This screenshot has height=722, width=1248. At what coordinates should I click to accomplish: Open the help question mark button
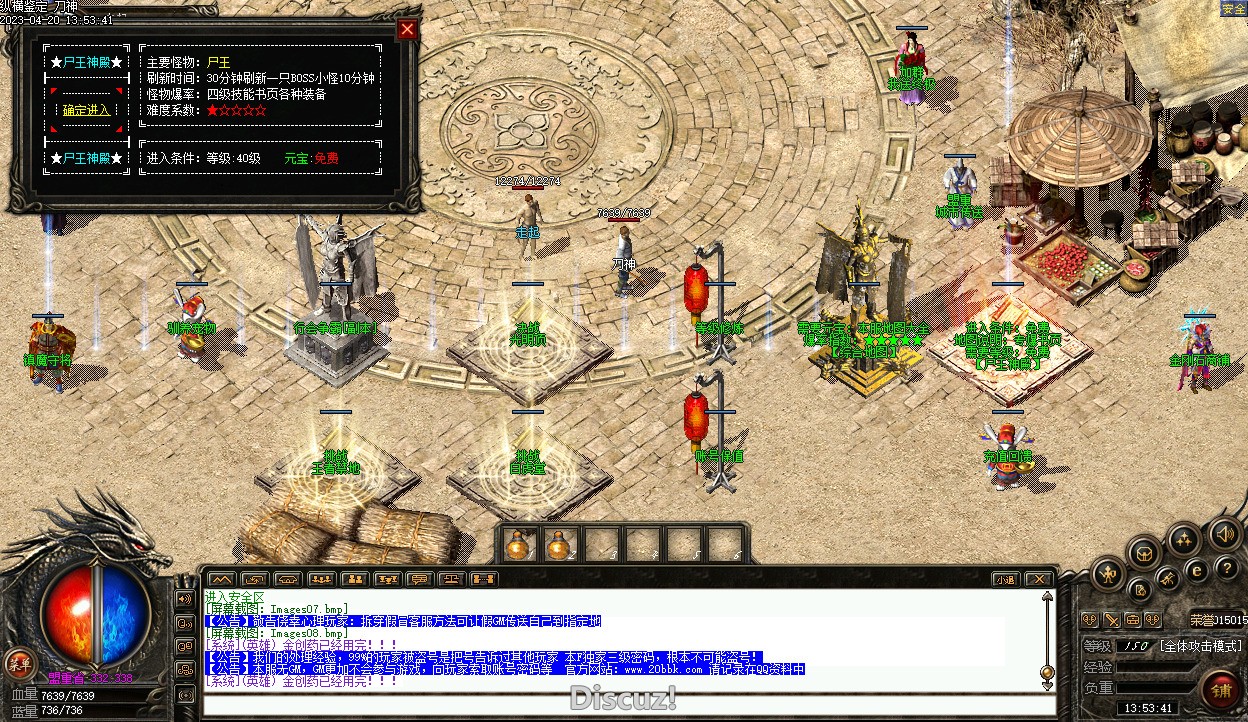(1227, 571)
